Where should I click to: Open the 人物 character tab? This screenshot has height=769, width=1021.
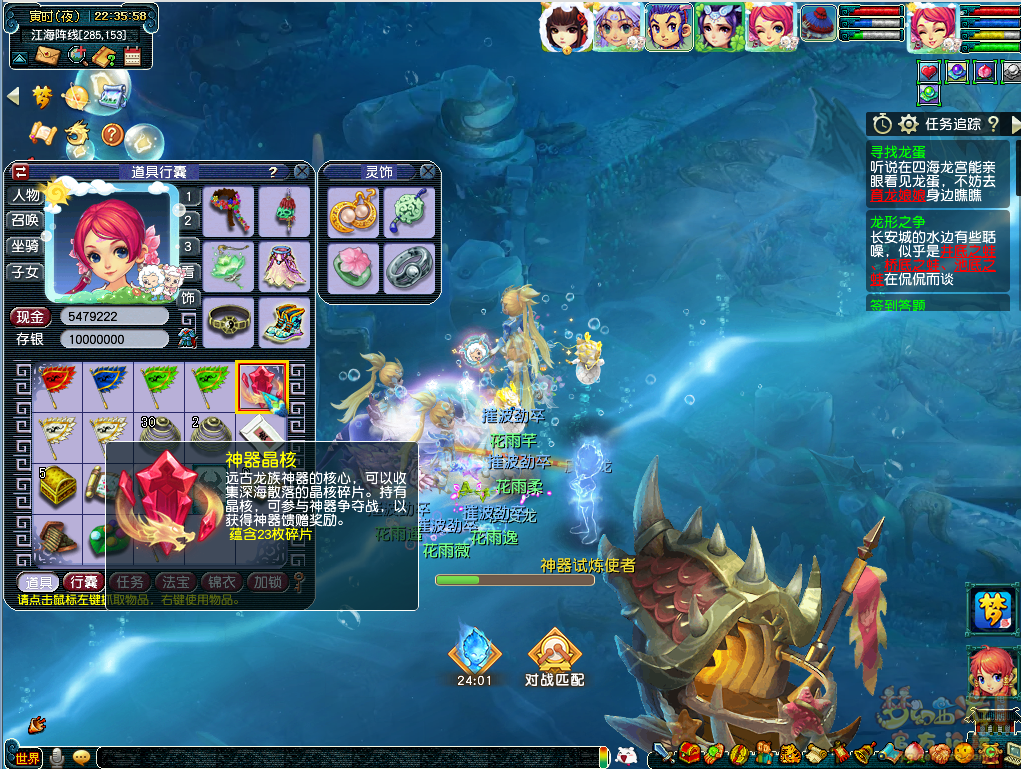(25, 196)
